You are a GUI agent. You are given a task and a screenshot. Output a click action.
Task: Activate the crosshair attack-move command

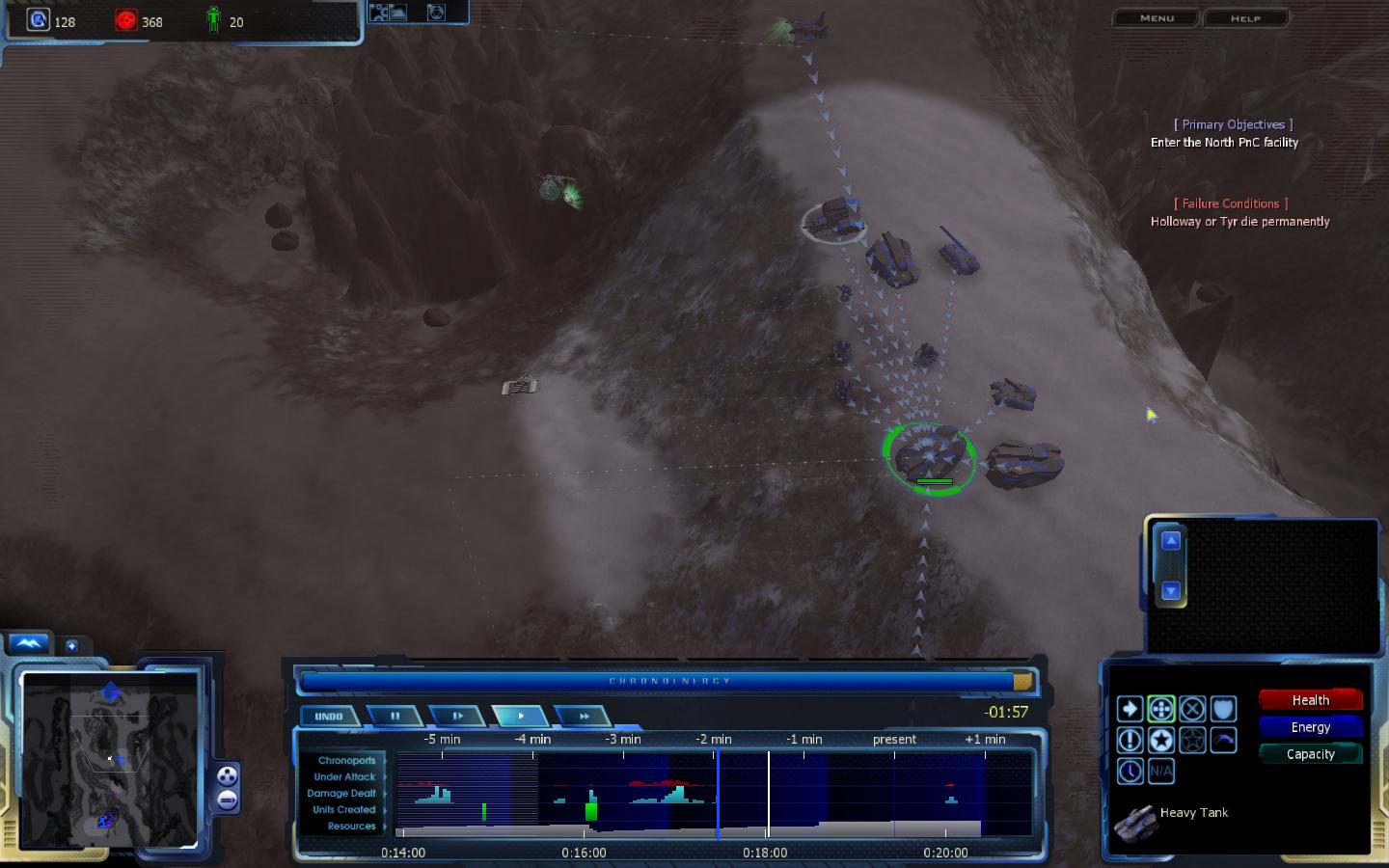pyautogui.click(x=1161, y=710)
